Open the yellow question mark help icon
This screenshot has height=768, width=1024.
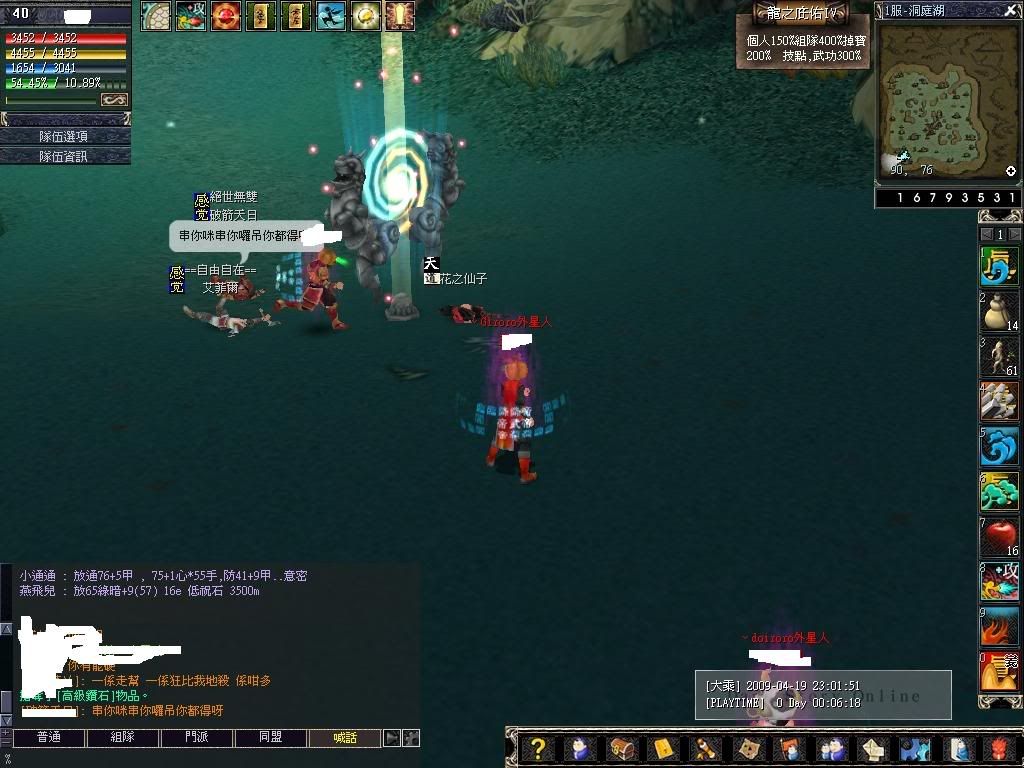(x=538, y=748)
